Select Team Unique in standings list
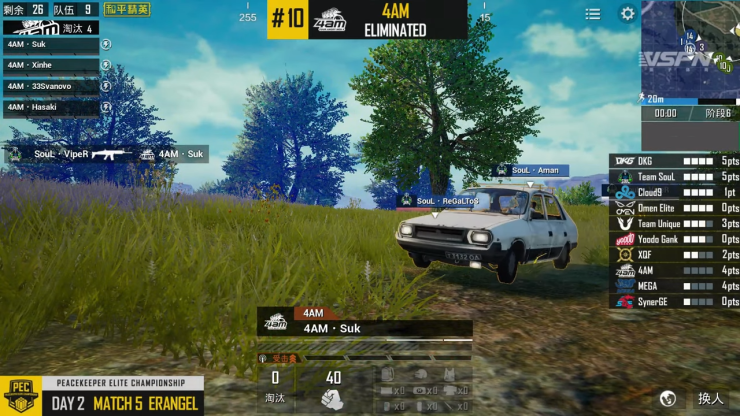 [675, 224]
